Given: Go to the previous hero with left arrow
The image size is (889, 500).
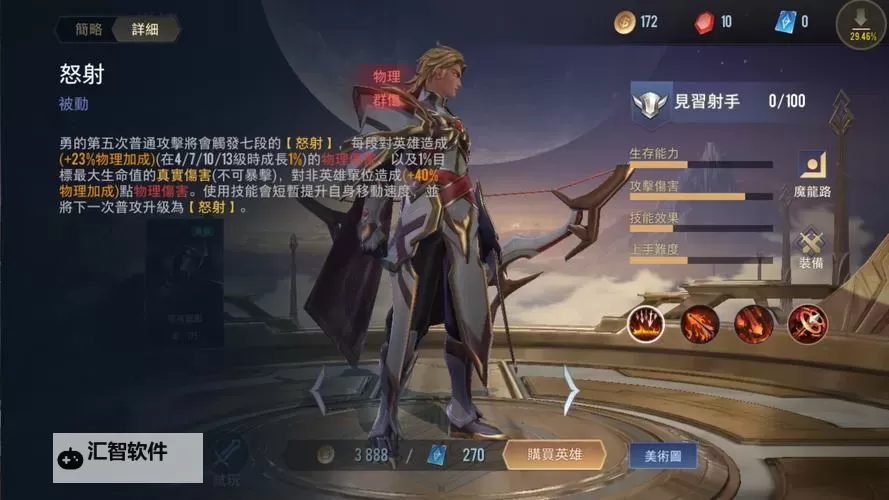Looking at the screenshot, I should click(319, 390).
